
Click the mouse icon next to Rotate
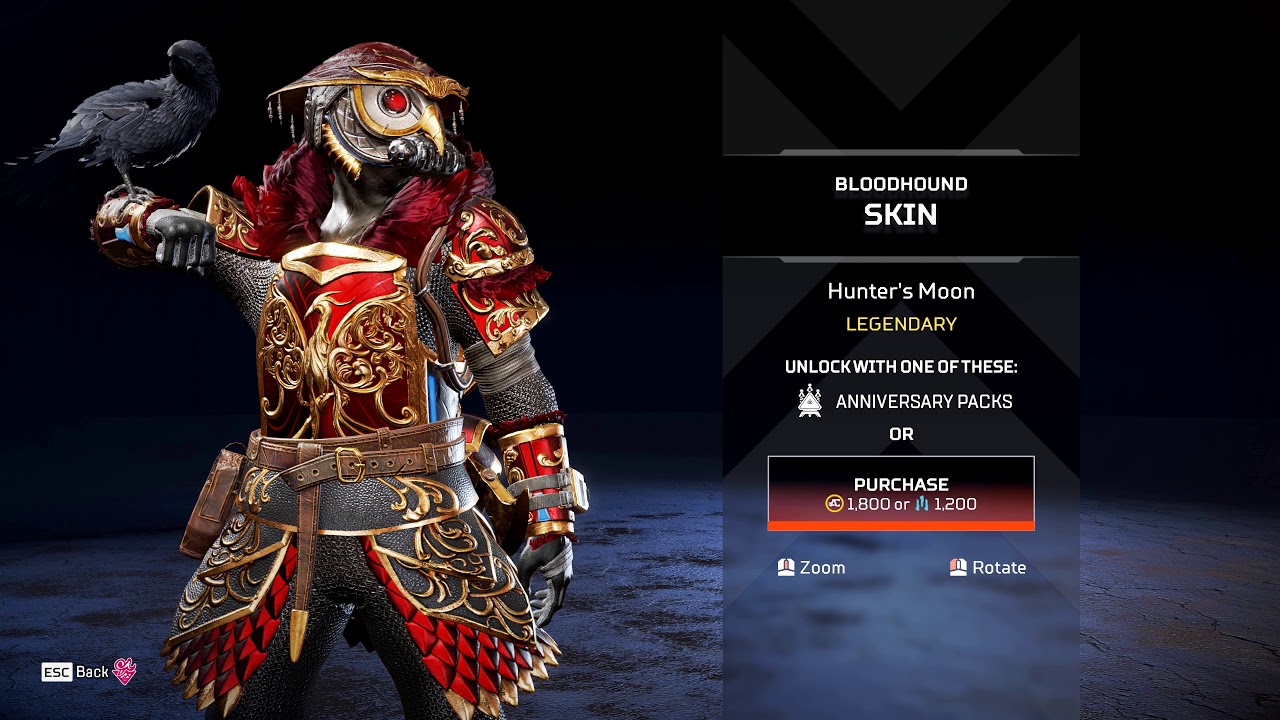pos(957,567)
